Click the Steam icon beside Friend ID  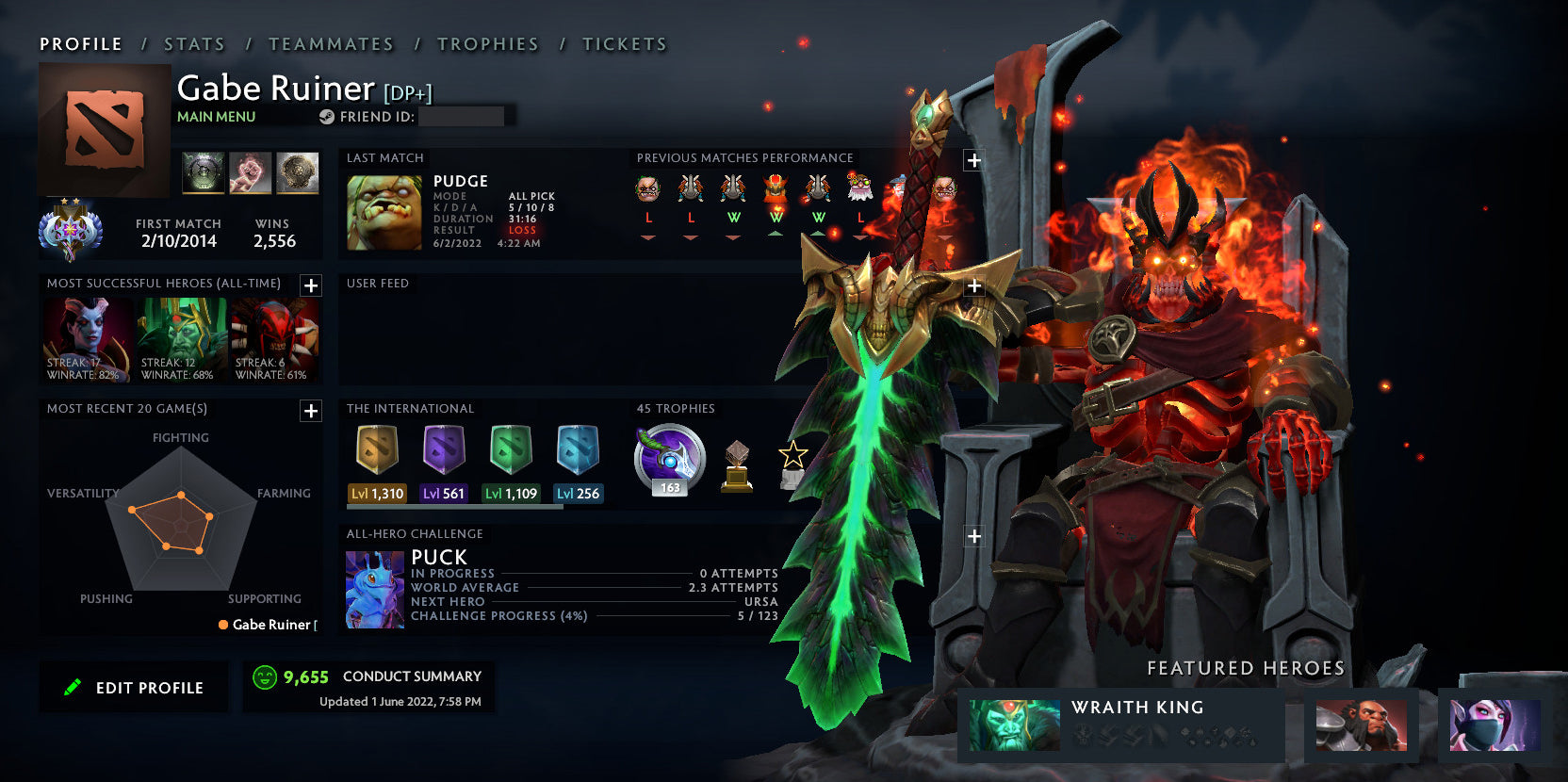point(327,117)
